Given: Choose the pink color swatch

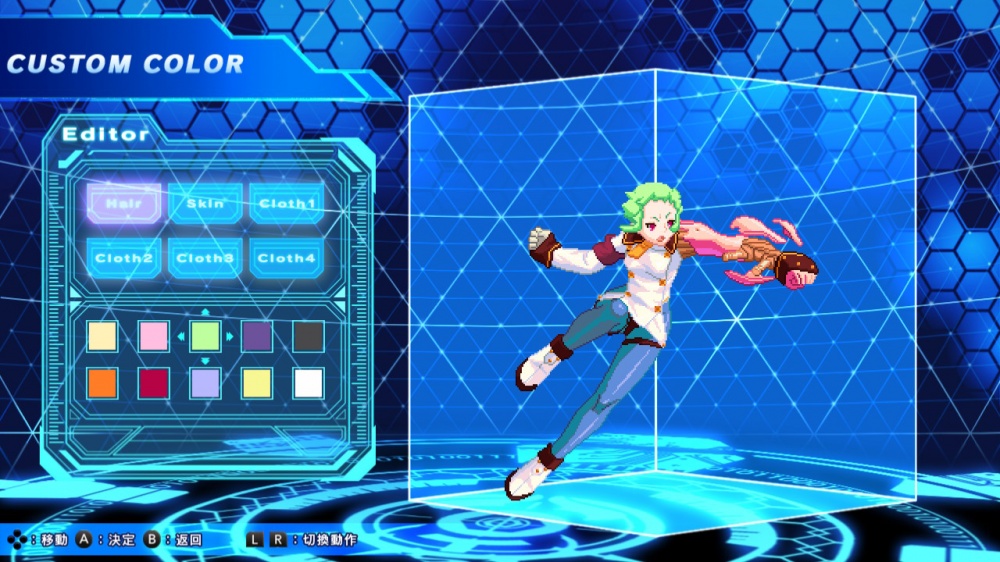Looking at the screenshot, I should pyautogui.click(x=154, y=336).
